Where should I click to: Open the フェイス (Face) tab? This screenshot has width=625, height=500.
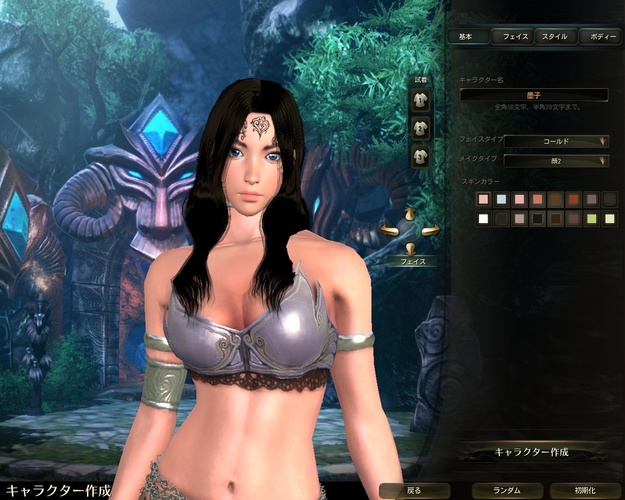(516, 36)
